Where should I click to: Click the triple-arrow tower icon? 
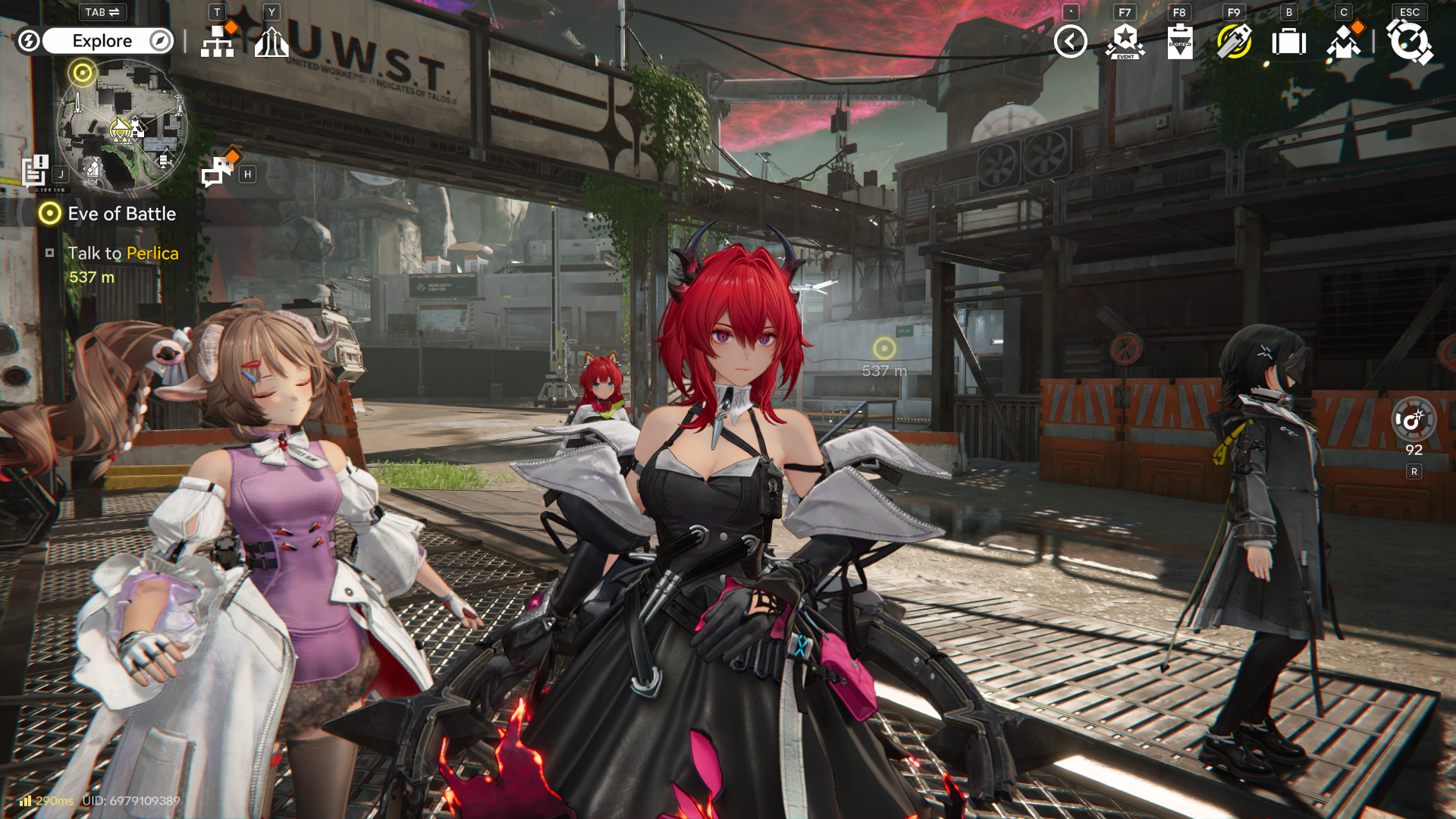tap(271, 42)
